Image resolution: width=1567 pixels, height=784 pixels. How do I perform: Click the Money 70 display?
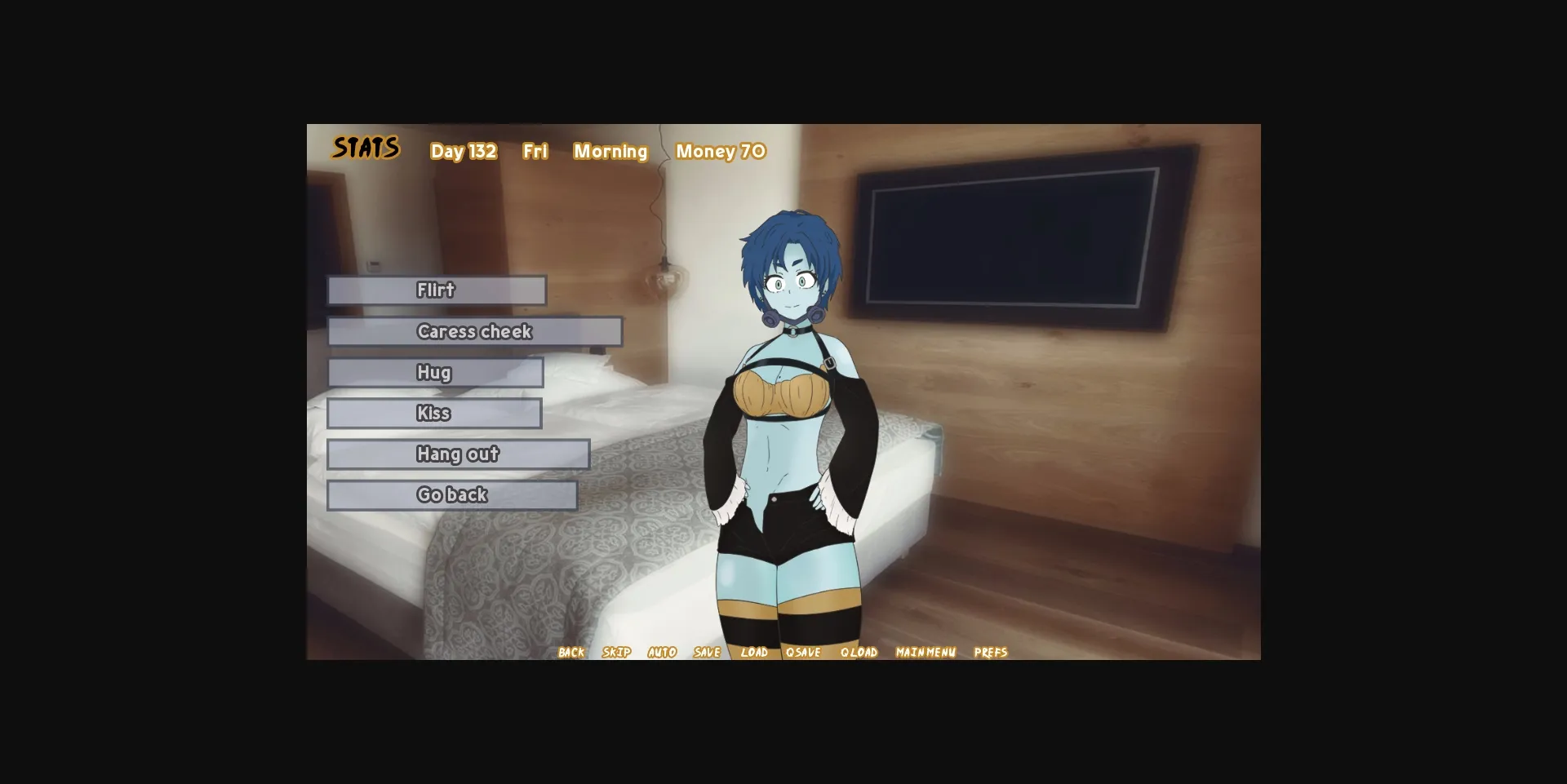point(721,151)
